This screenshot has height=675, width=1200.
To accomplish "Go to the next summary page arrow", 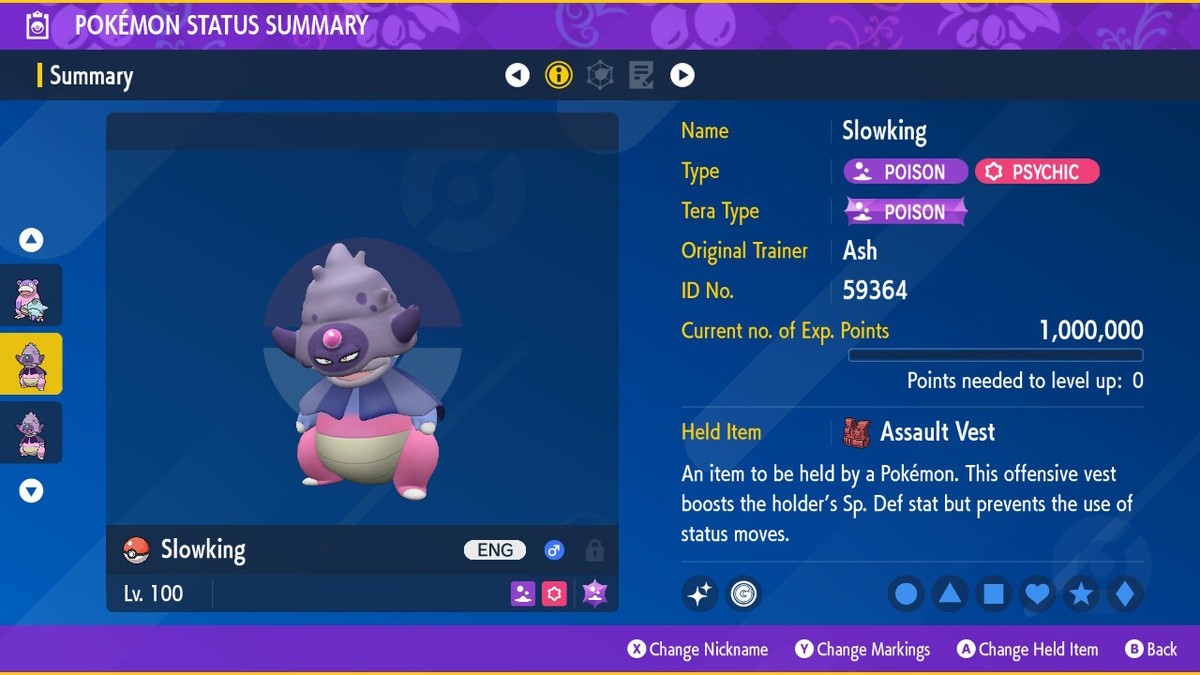I will (x=682, y=75).
